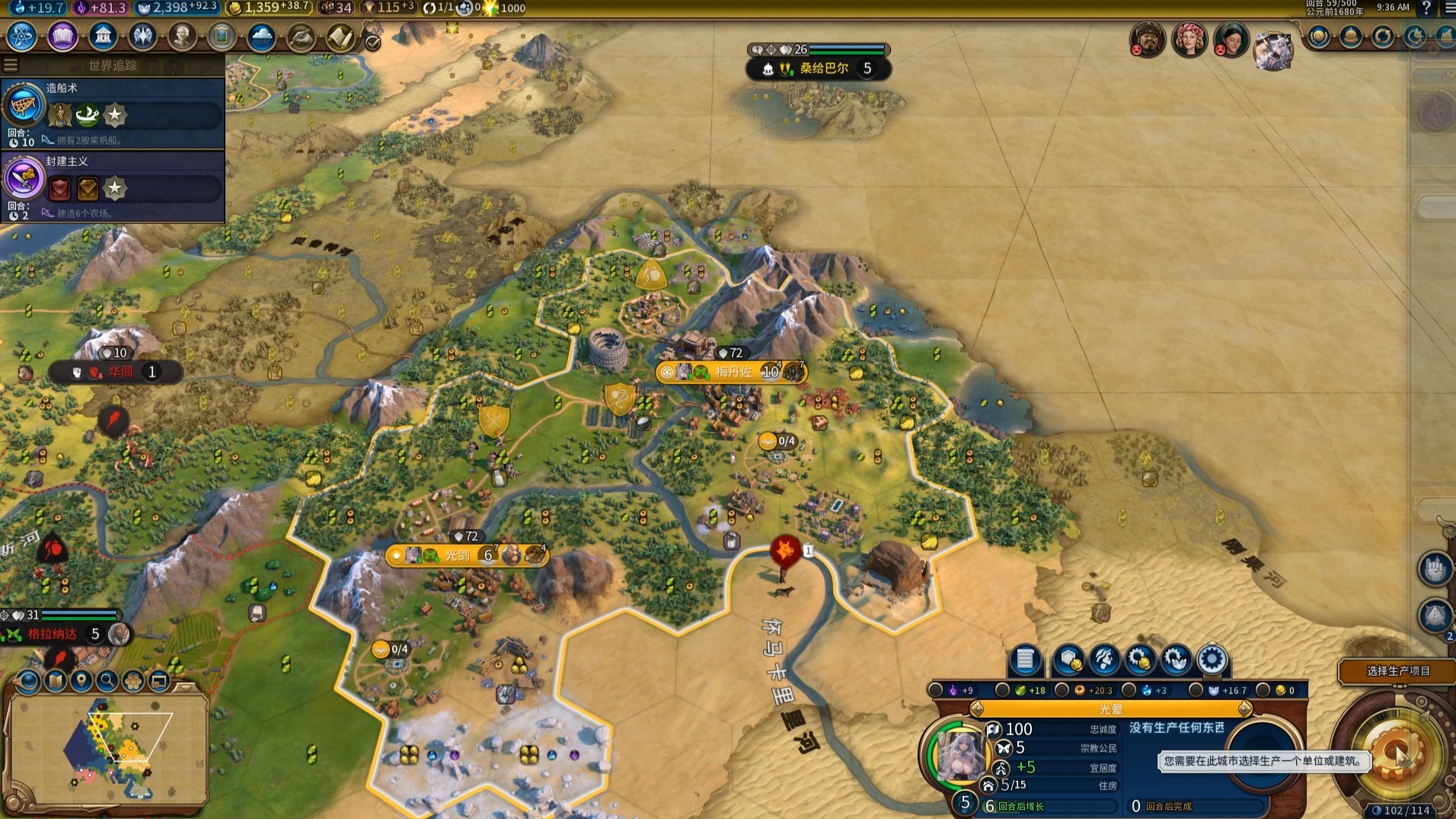
Task: Open the city details list icon
Action: (x=1025, y=660)
